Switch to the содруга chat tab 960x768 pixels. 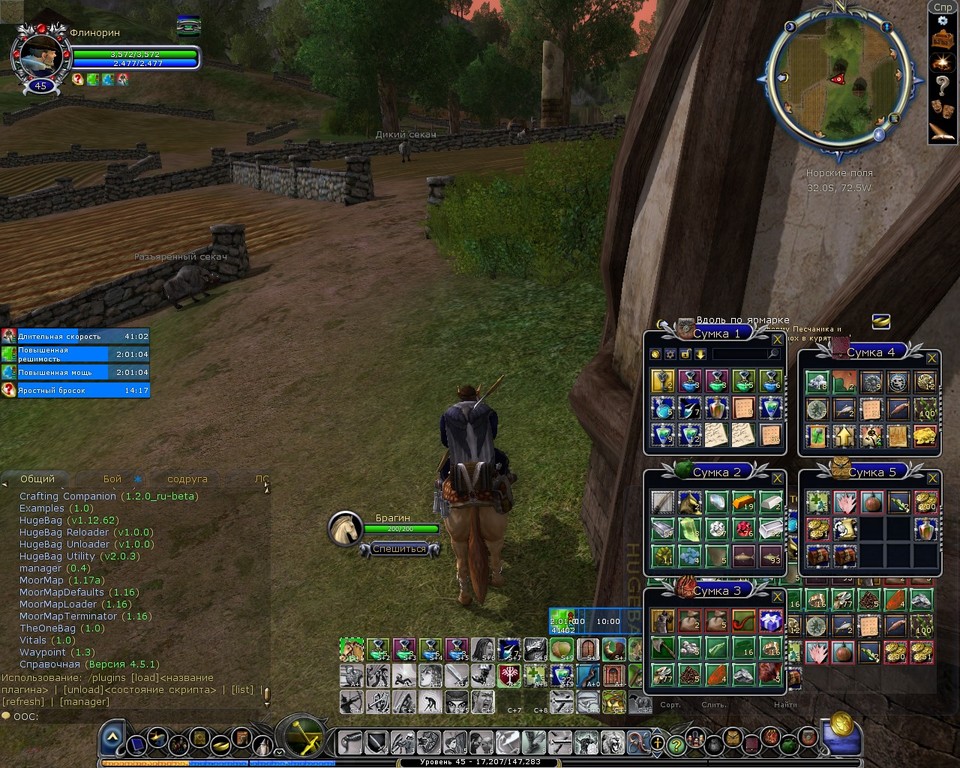click(x=187, y=480)
